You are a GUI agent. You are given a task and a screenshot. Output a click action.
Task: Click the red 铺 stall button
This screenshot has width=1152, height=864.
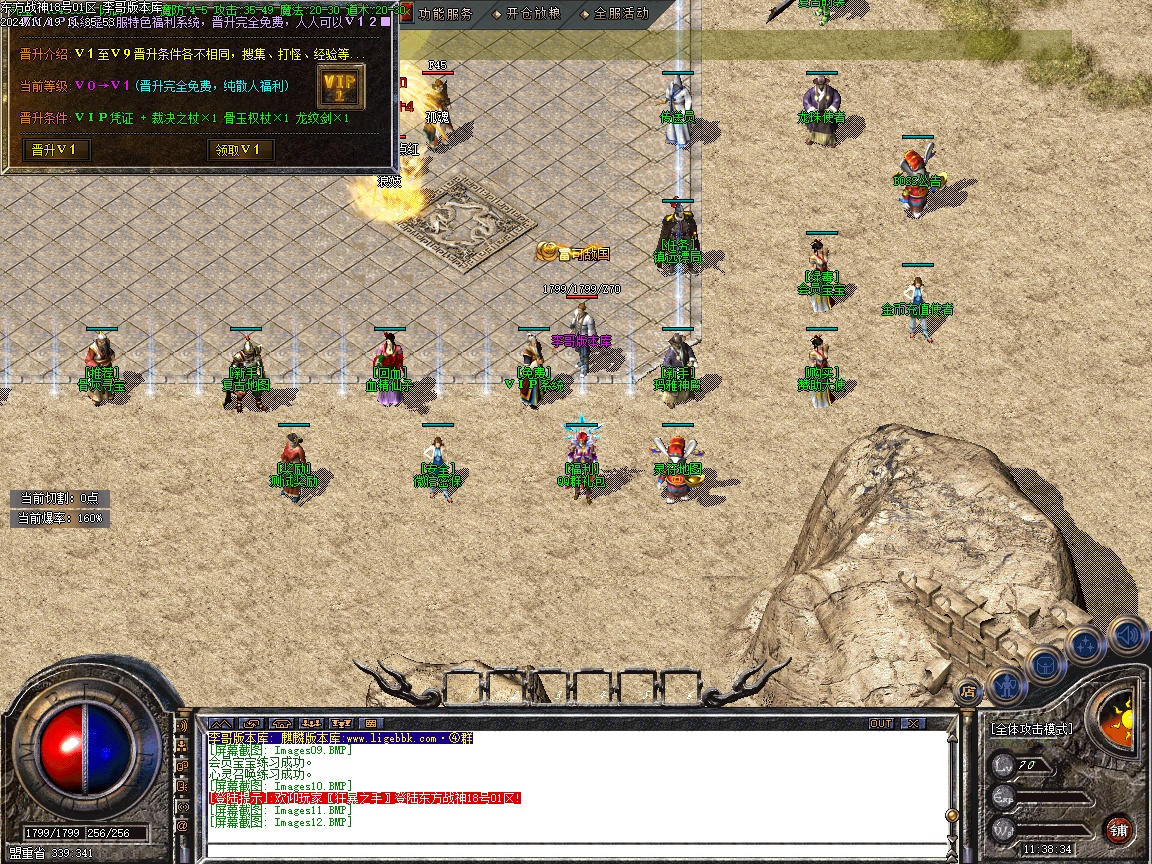tap(1119, 829)
